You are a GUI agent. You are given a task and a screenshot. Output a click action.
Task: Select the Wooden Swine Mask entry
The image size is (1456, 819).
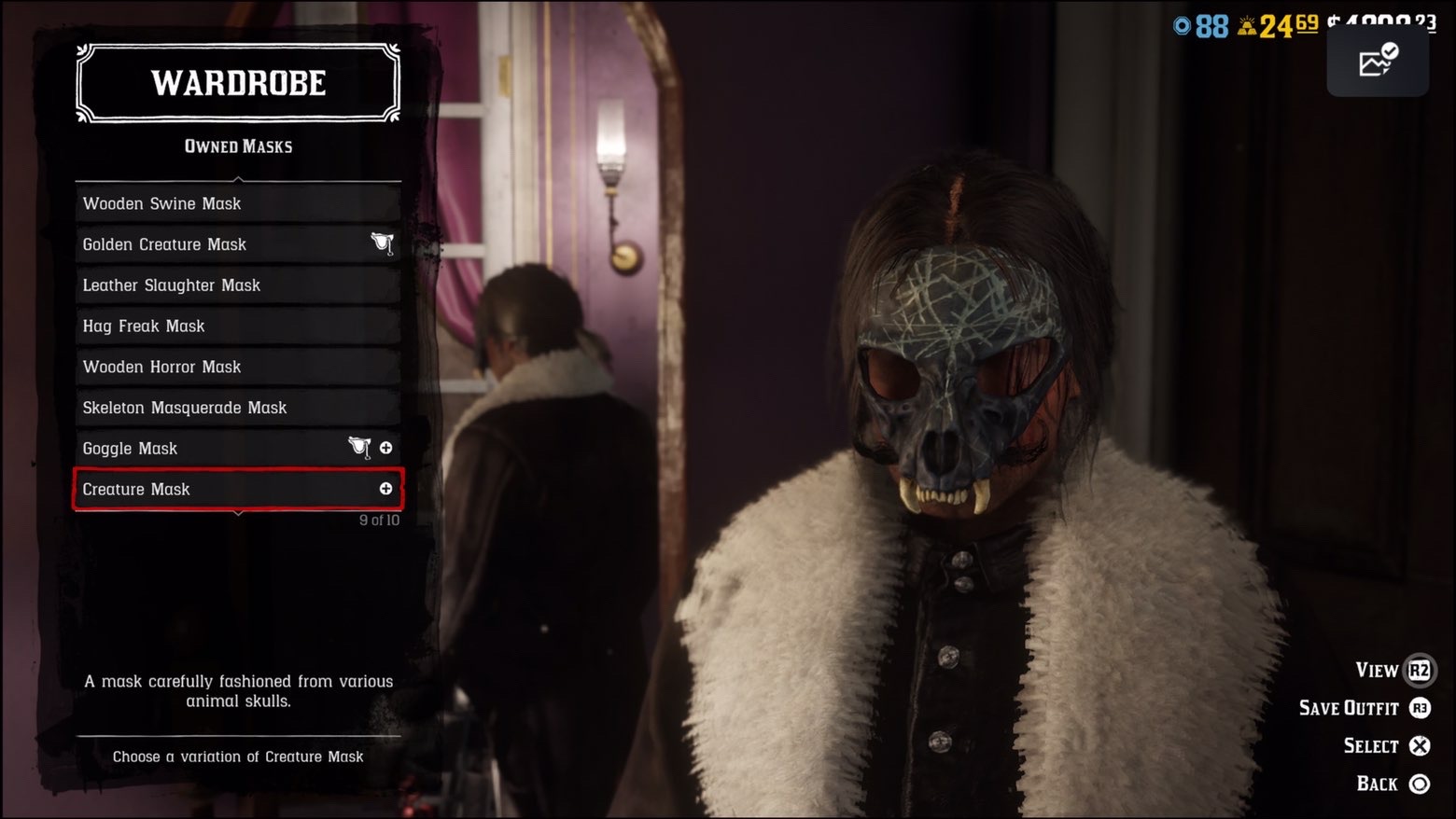click(x=238, y=203)
